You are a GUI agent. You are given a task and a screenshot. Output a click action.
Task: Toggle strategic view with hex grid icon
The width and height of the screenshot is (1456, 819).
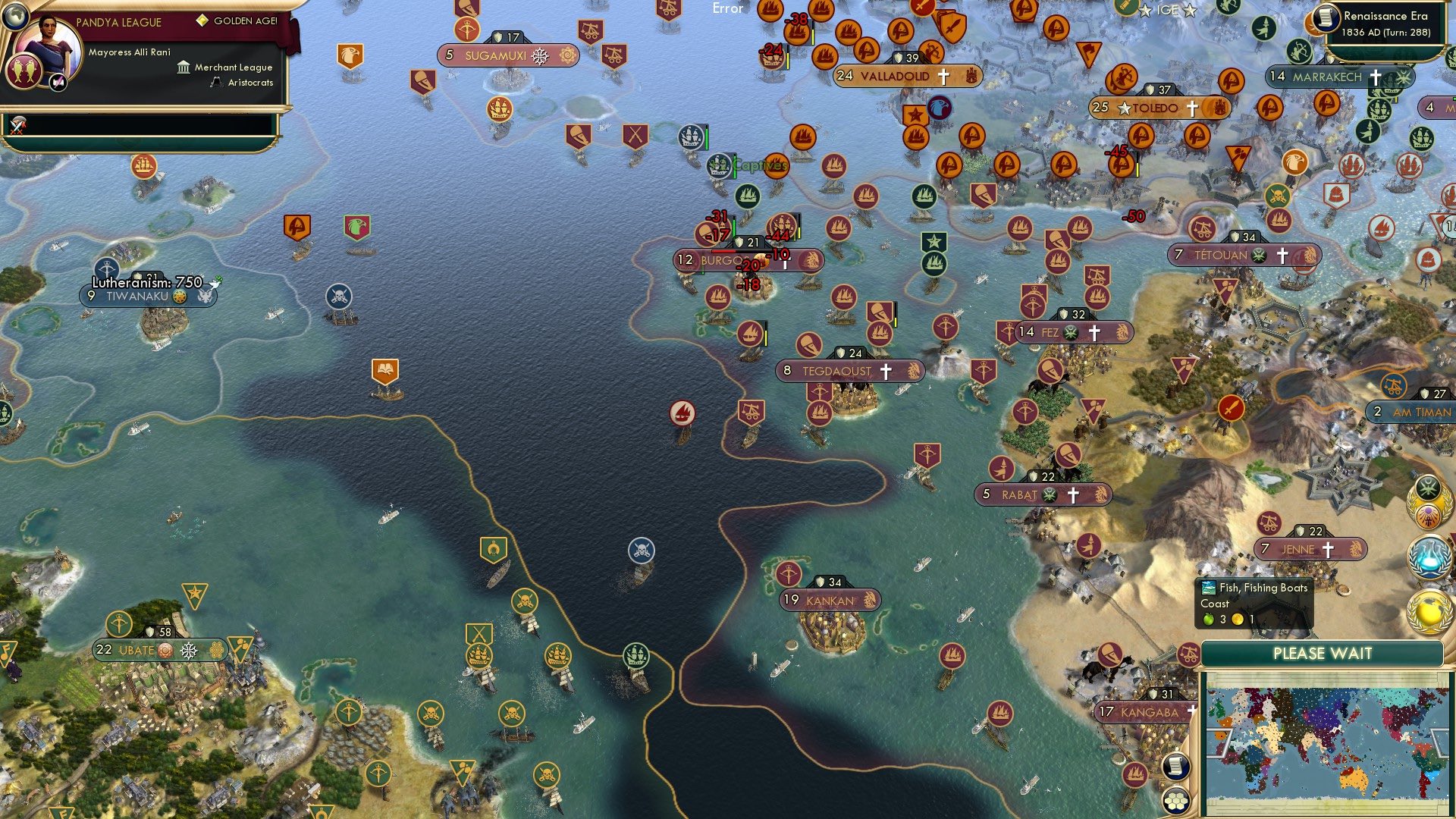pyautogui.click(x=1175, y=801)
